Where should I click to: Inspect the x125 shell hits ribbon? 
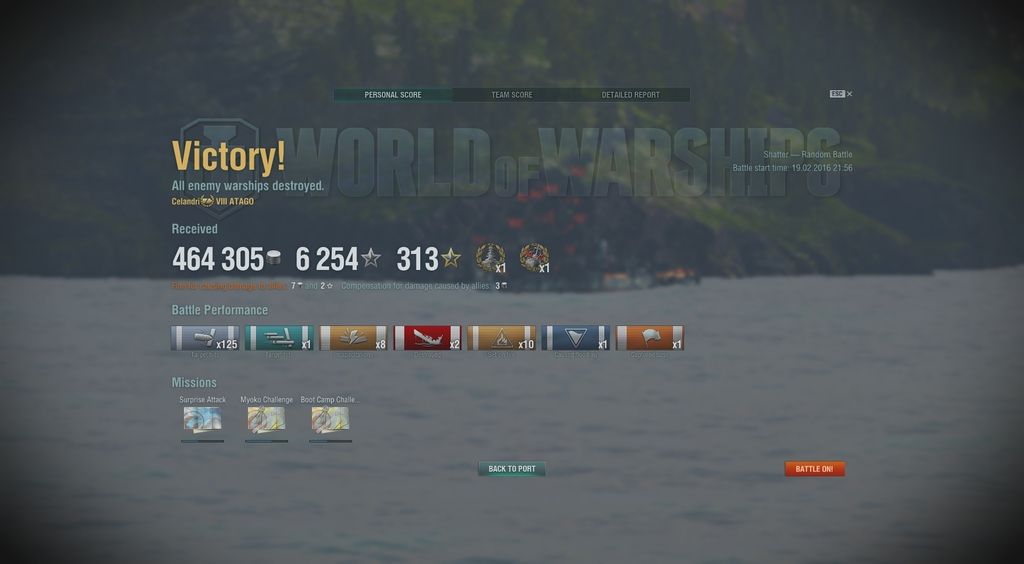[x=205, y=338]
